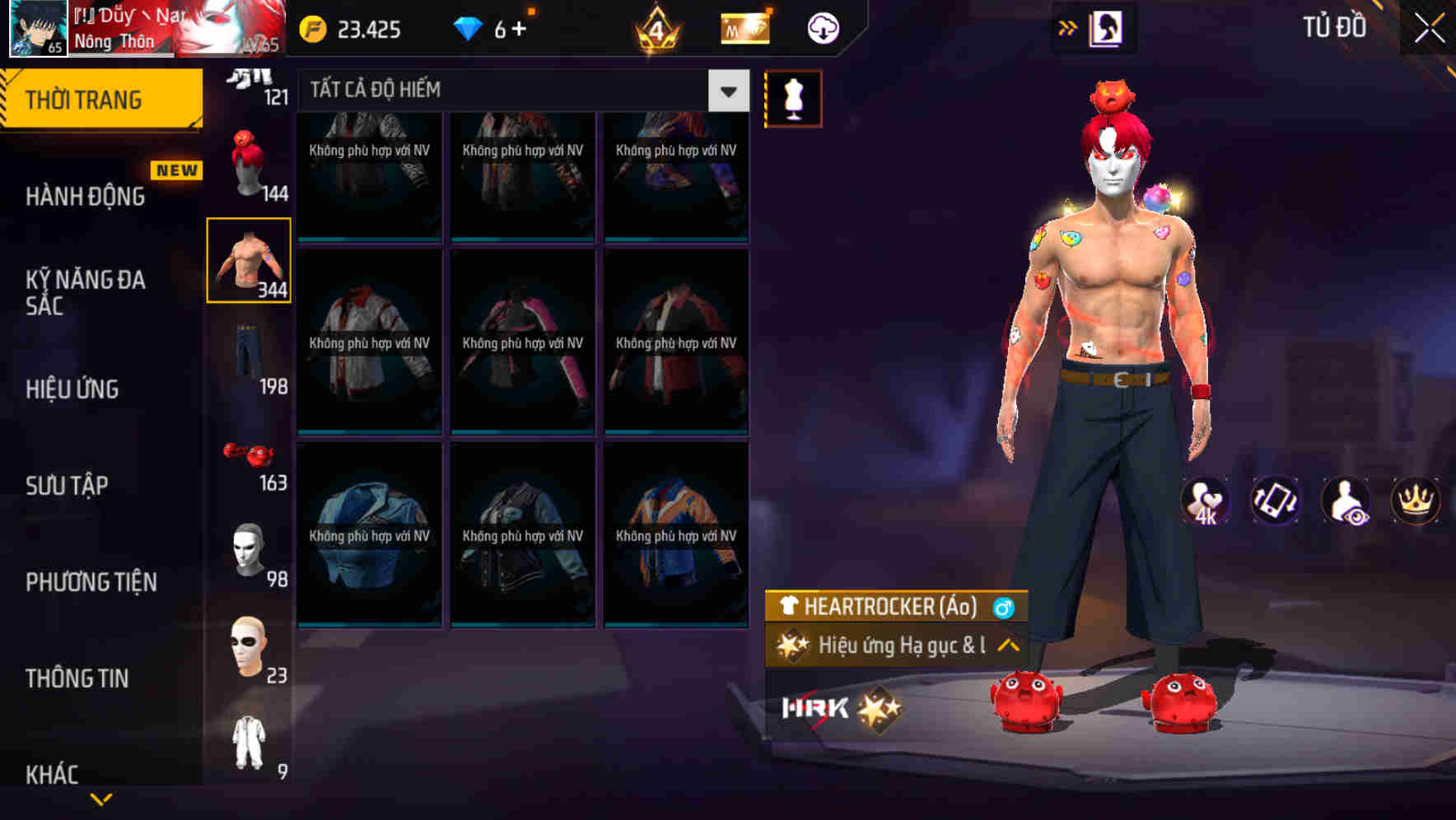
Task: Open the HIỆU ỨNG category tab
Action: [x=71, y=388]
